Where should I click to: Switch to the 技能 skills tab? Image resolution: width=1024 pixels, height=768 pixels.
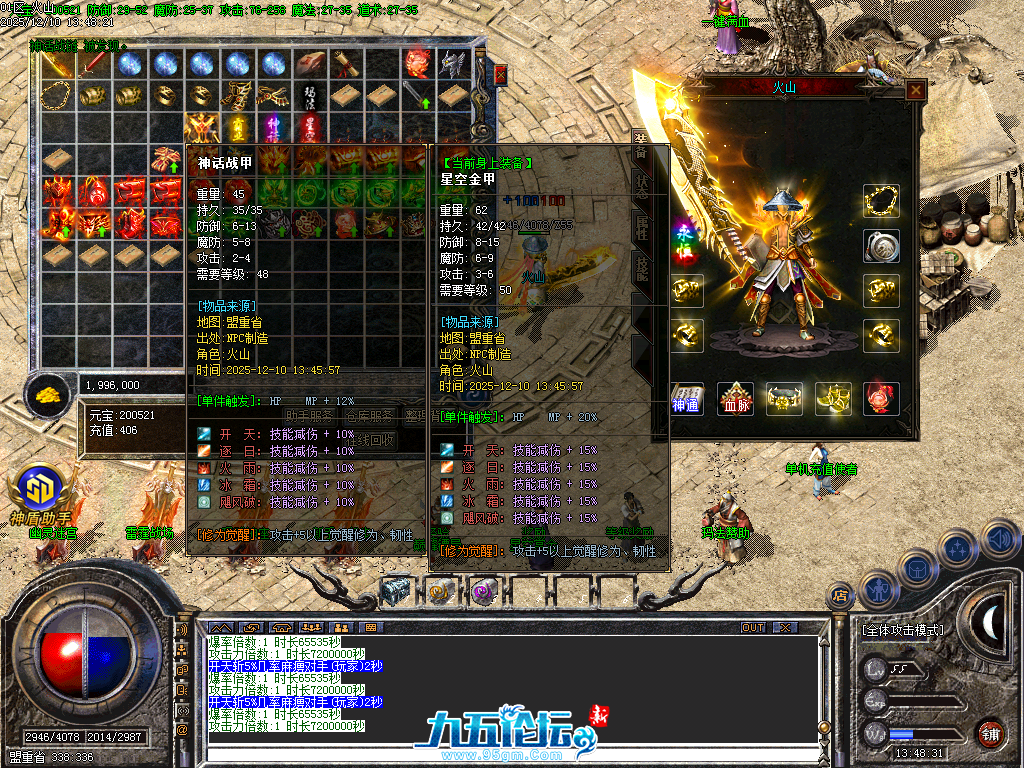pos(641,265)
